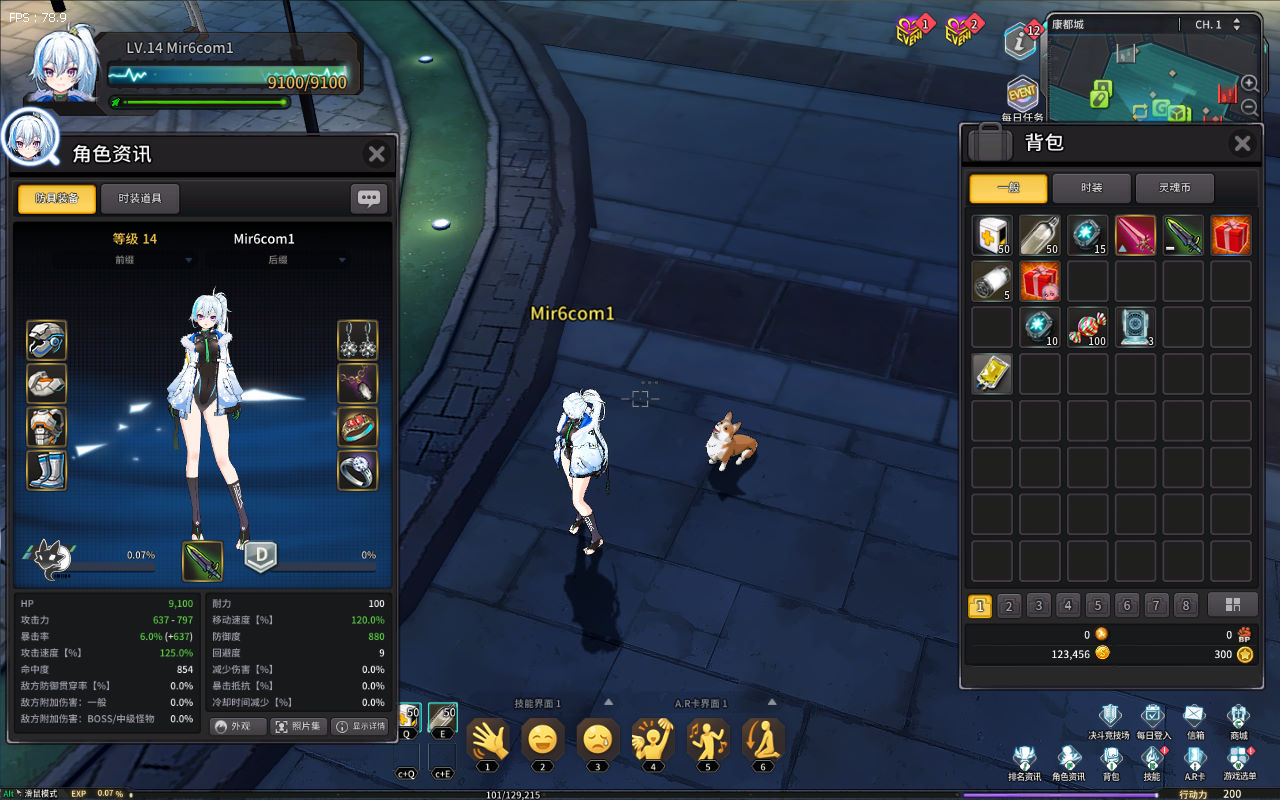This screenshot has width=1280, height=800.
Task: Use the waving hand emote
Action: [x=487, y=741]
